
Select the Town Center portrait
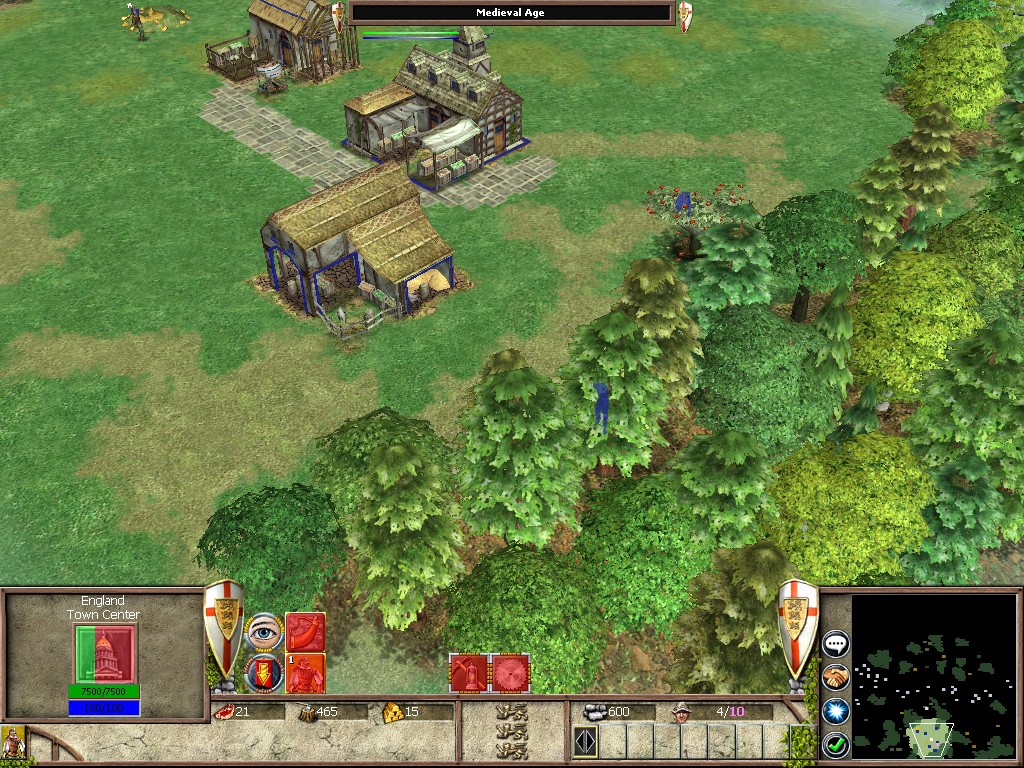pos(104,654)
